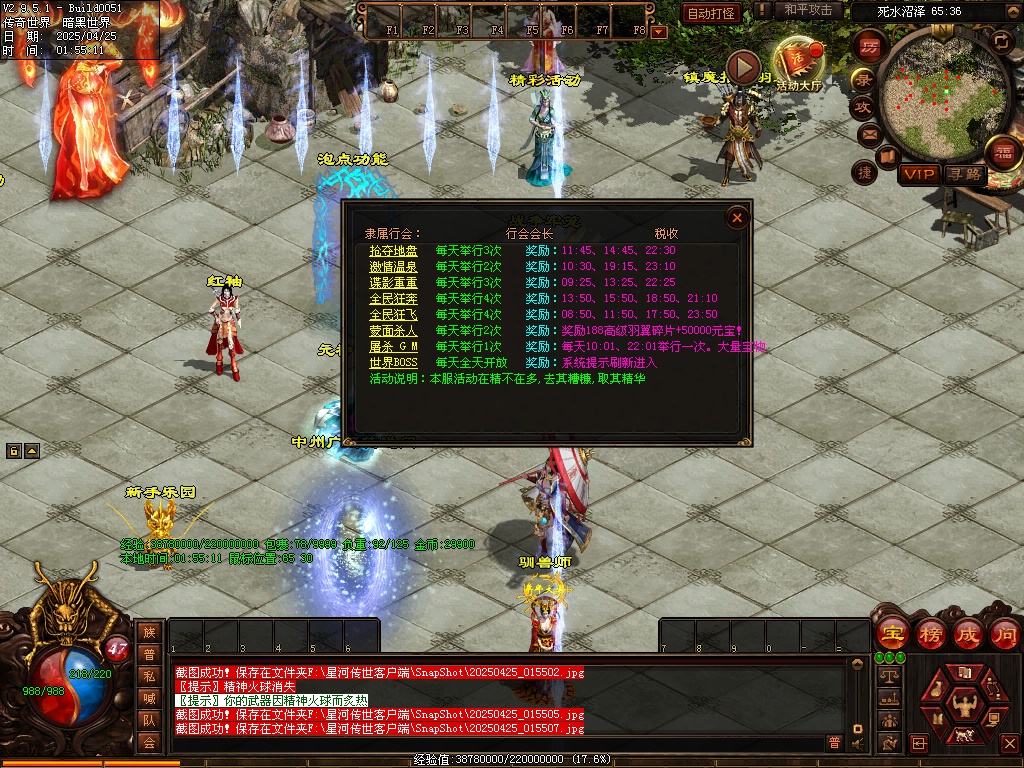1024x768 pixels.
Task: Close the activity schedule window
Action: coord(737,217)
